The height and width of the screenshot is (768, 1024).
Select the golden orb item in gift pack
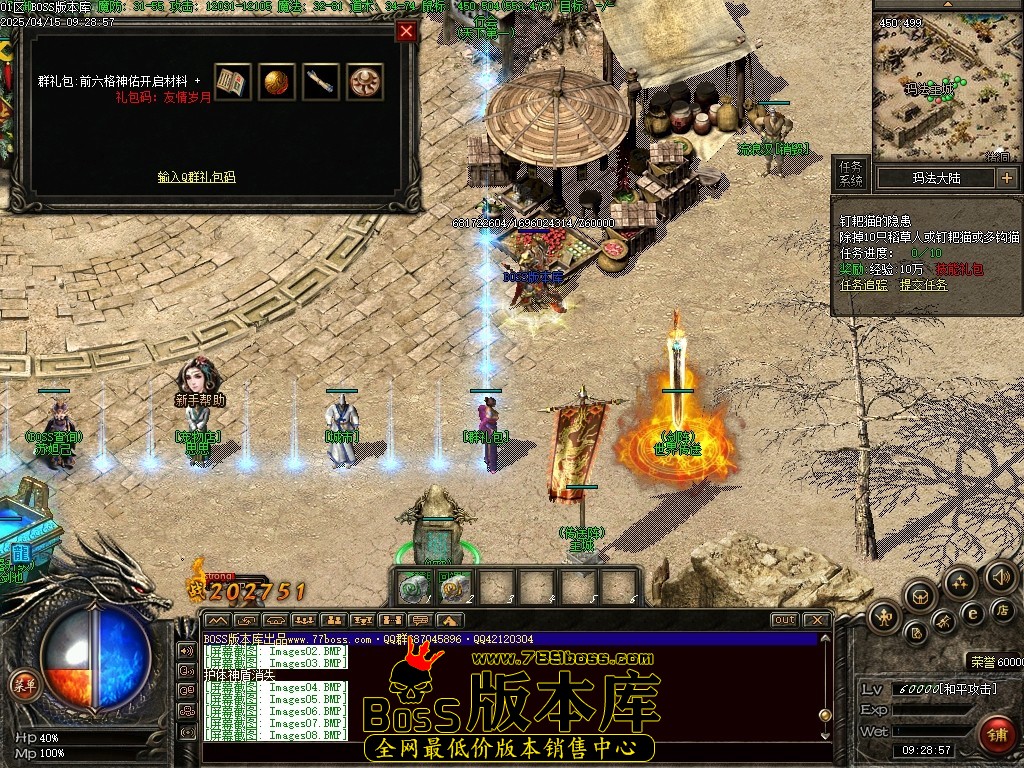click(277, 82)
